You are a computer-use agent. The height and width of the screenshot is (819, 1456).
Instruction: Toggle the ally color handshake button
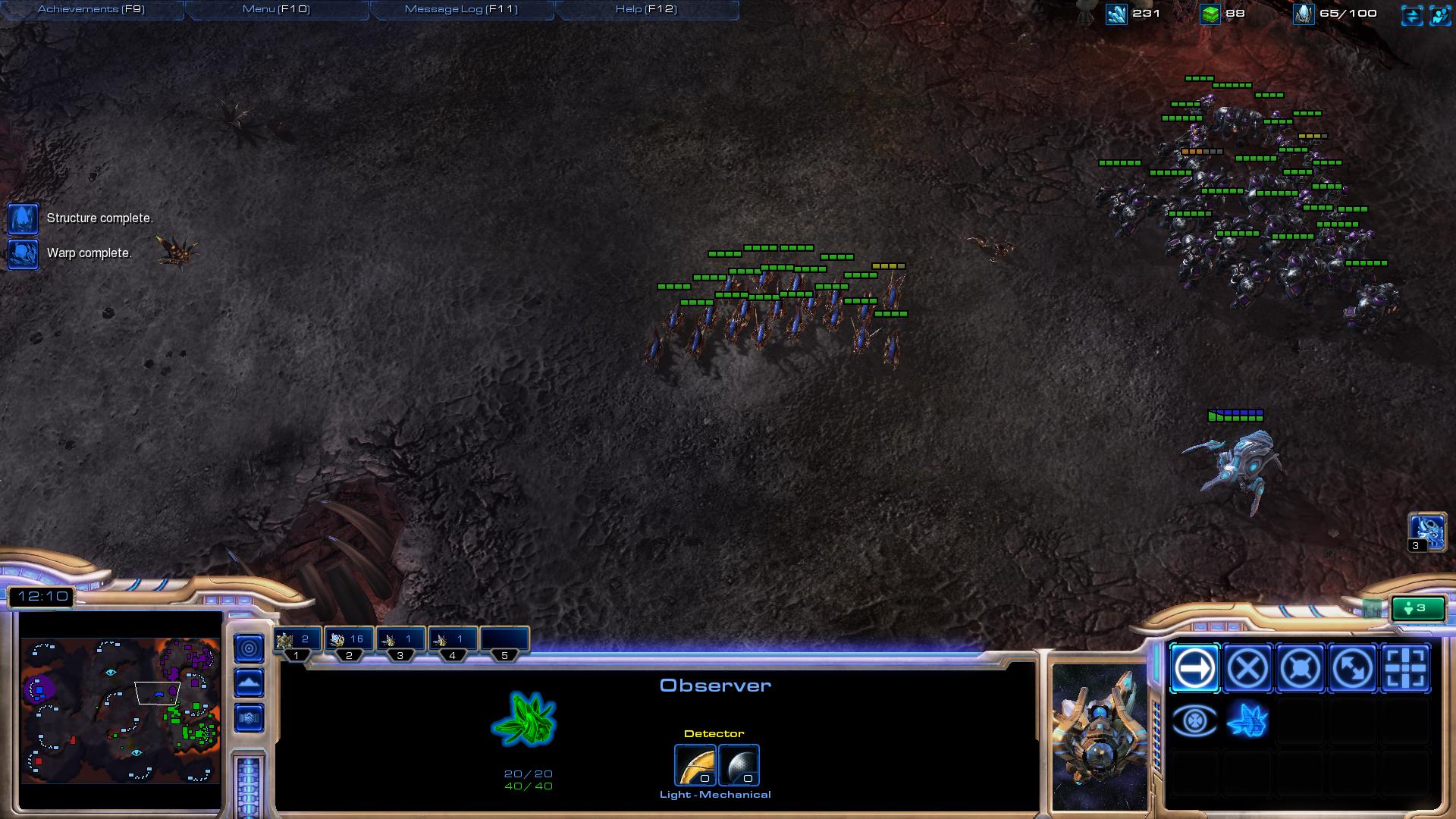tap(249, 717)
